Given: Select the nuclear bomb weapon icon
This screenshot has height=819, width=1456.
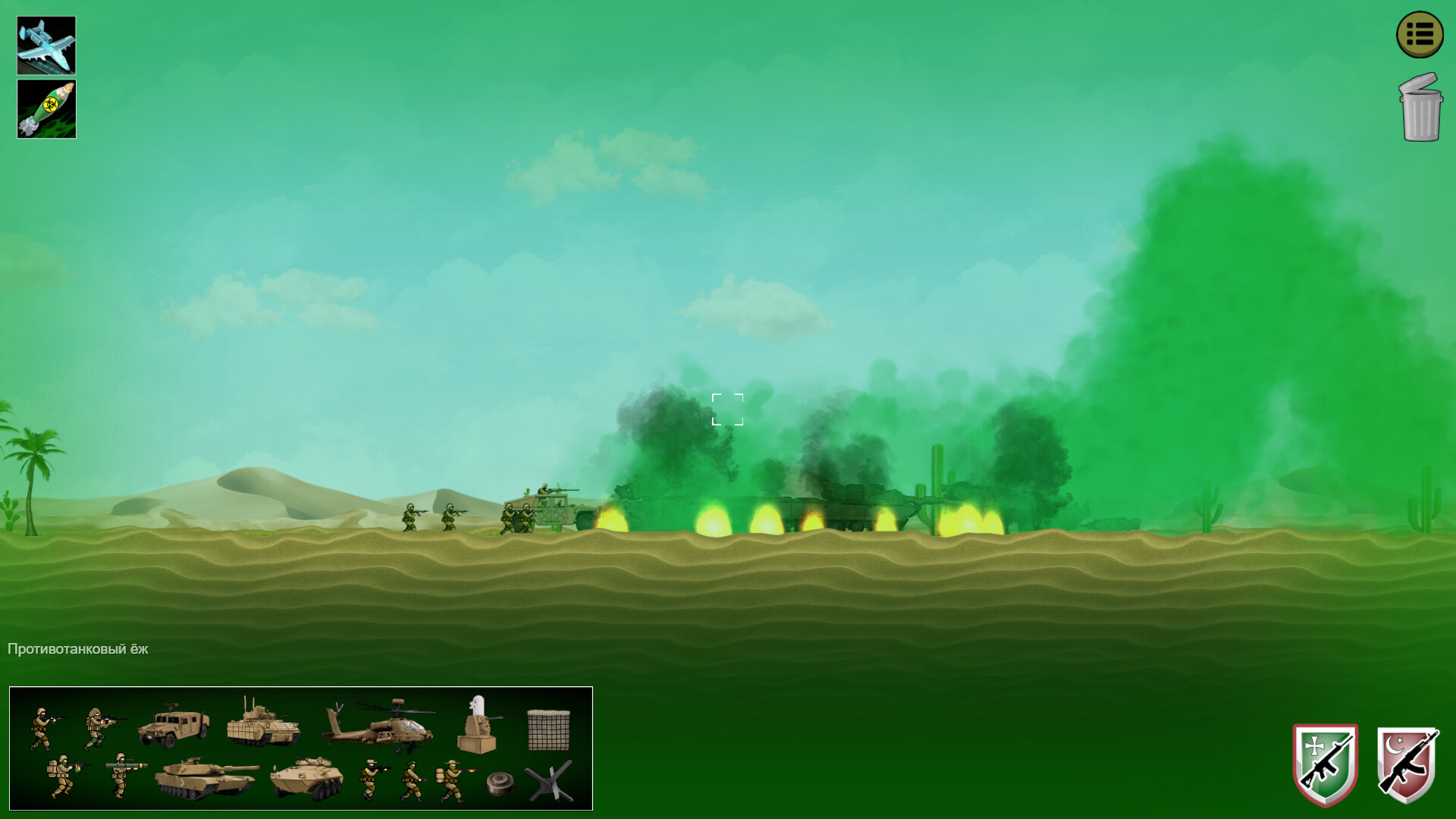Looking at the screenshot, I should (45, 108).
